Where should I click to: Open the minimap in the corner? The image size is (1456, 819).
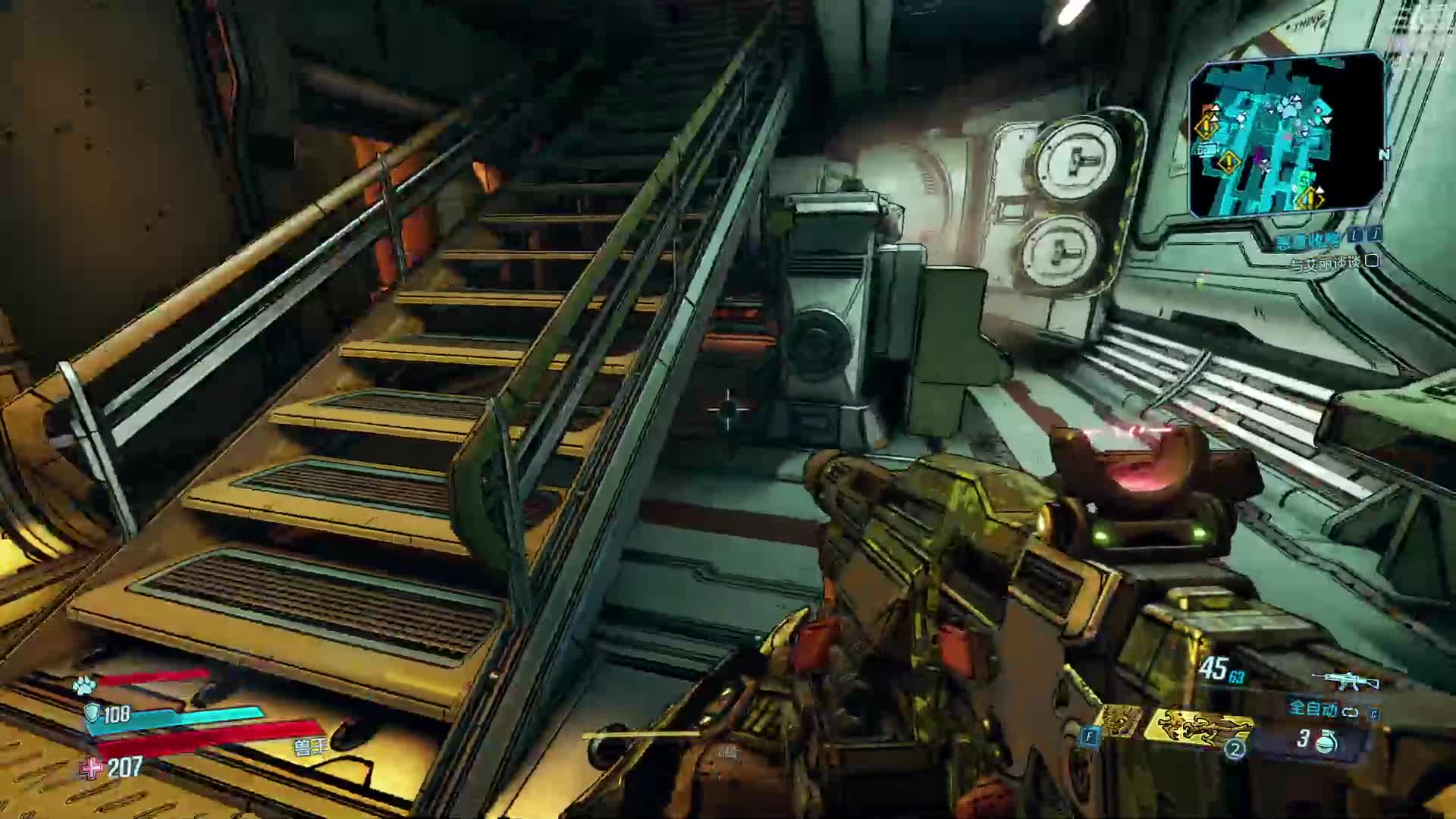click(x=1287, y=135)
